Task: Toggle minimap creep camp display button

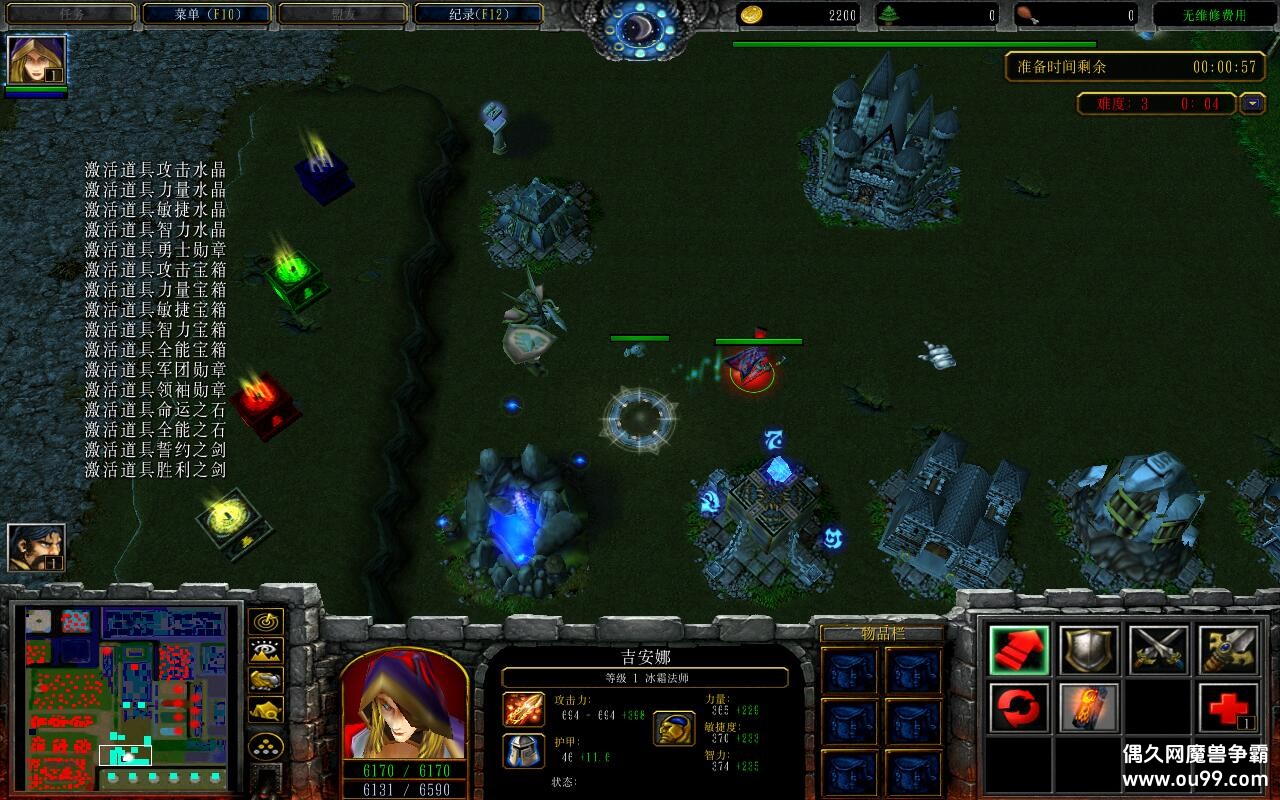Action: tap(265, 709)
